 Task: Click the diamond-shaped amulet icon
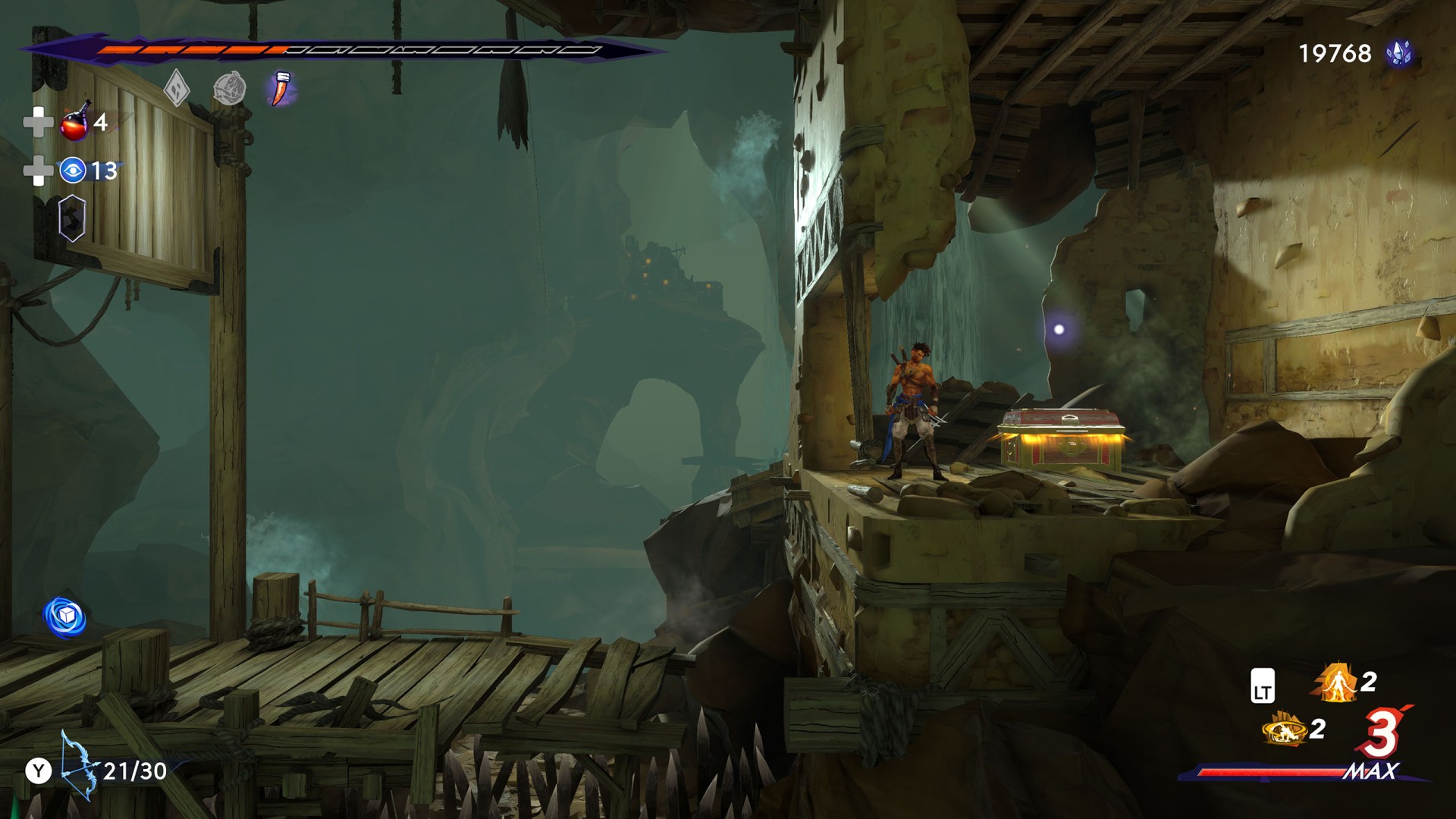pyautogui.click(x=177, y=89)
